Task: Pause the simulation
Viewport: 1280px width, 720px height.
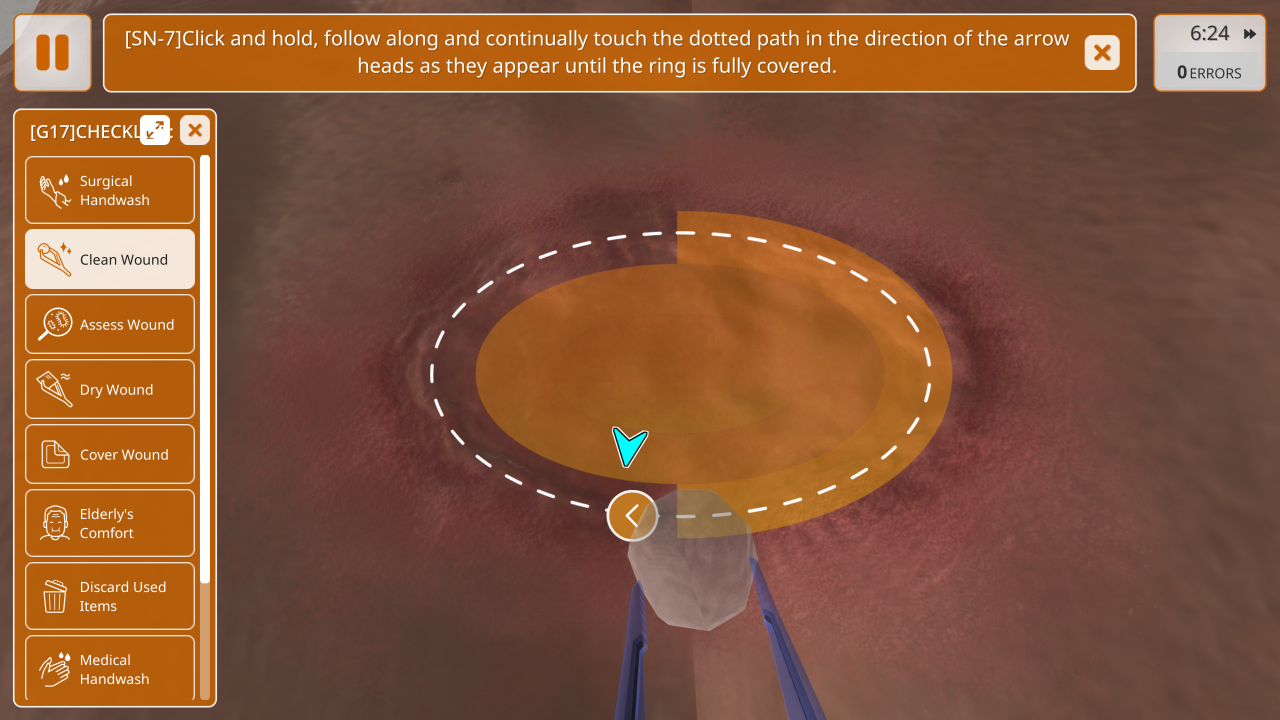Action: 53,53
